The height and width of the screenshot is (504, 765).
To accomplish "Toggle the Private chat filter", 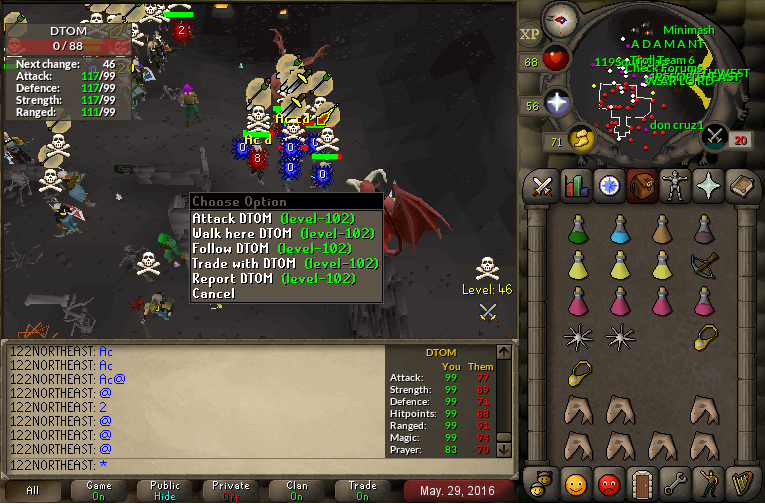I will click(231, 490).
